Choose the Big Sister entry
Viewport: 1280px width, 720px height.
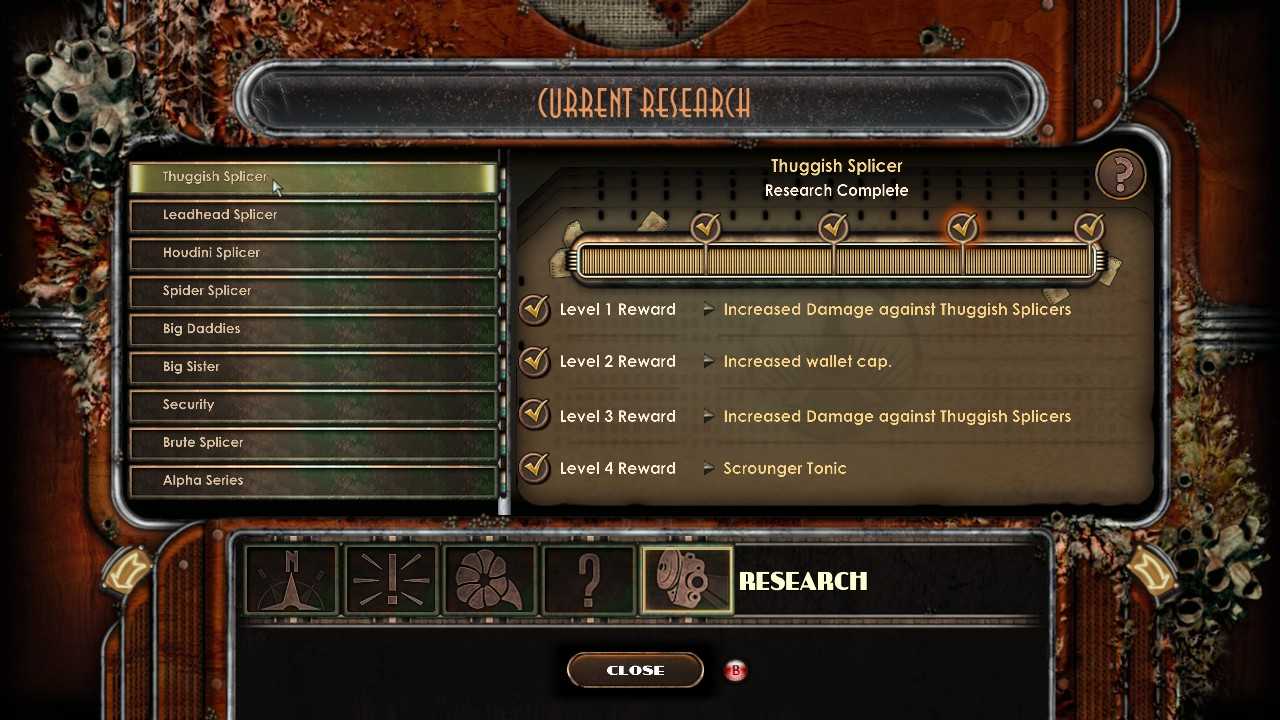coord(313,367)
